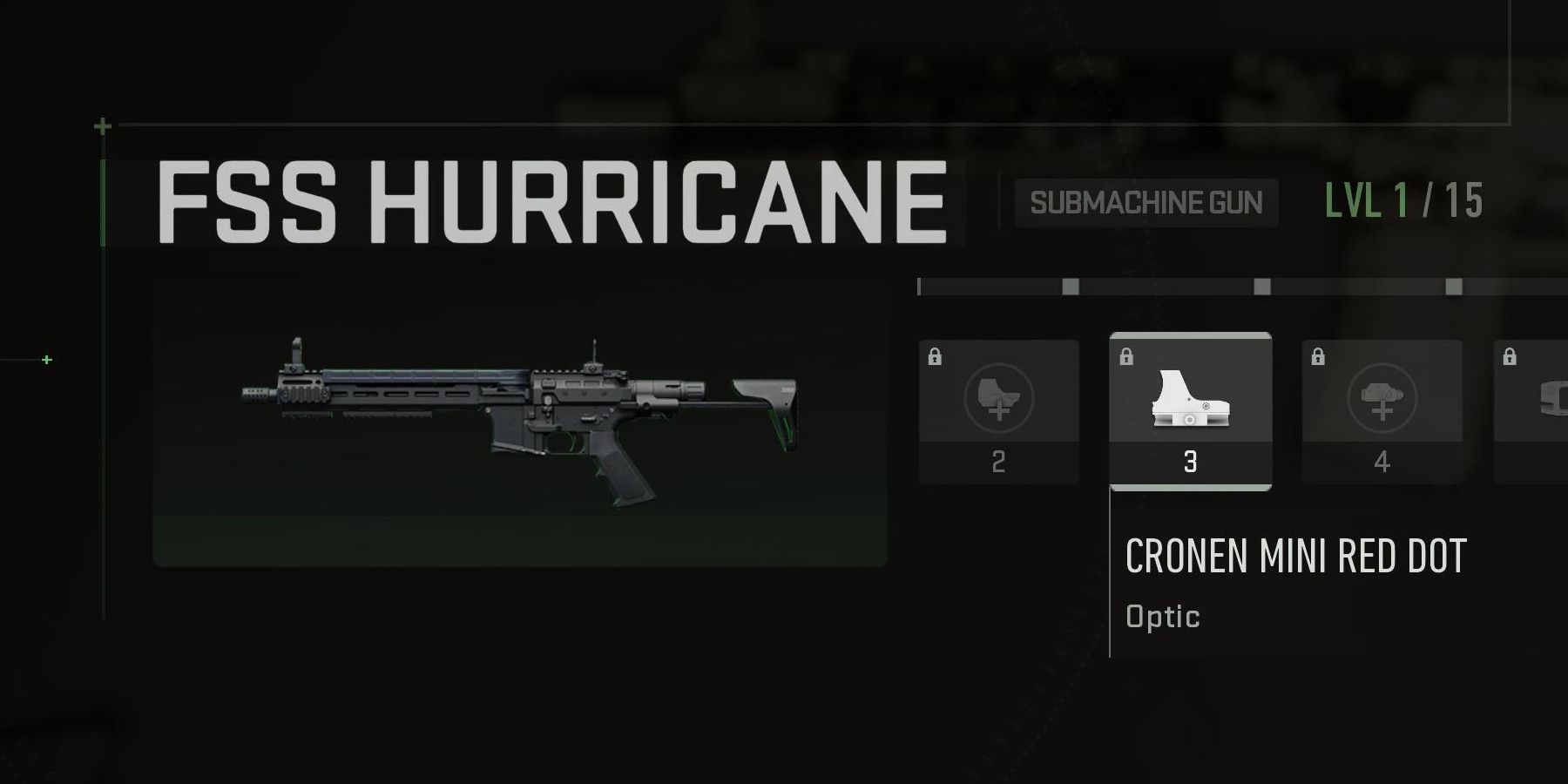
Task: Click the lock icon on the level 2 card
Action: [935, 357]
